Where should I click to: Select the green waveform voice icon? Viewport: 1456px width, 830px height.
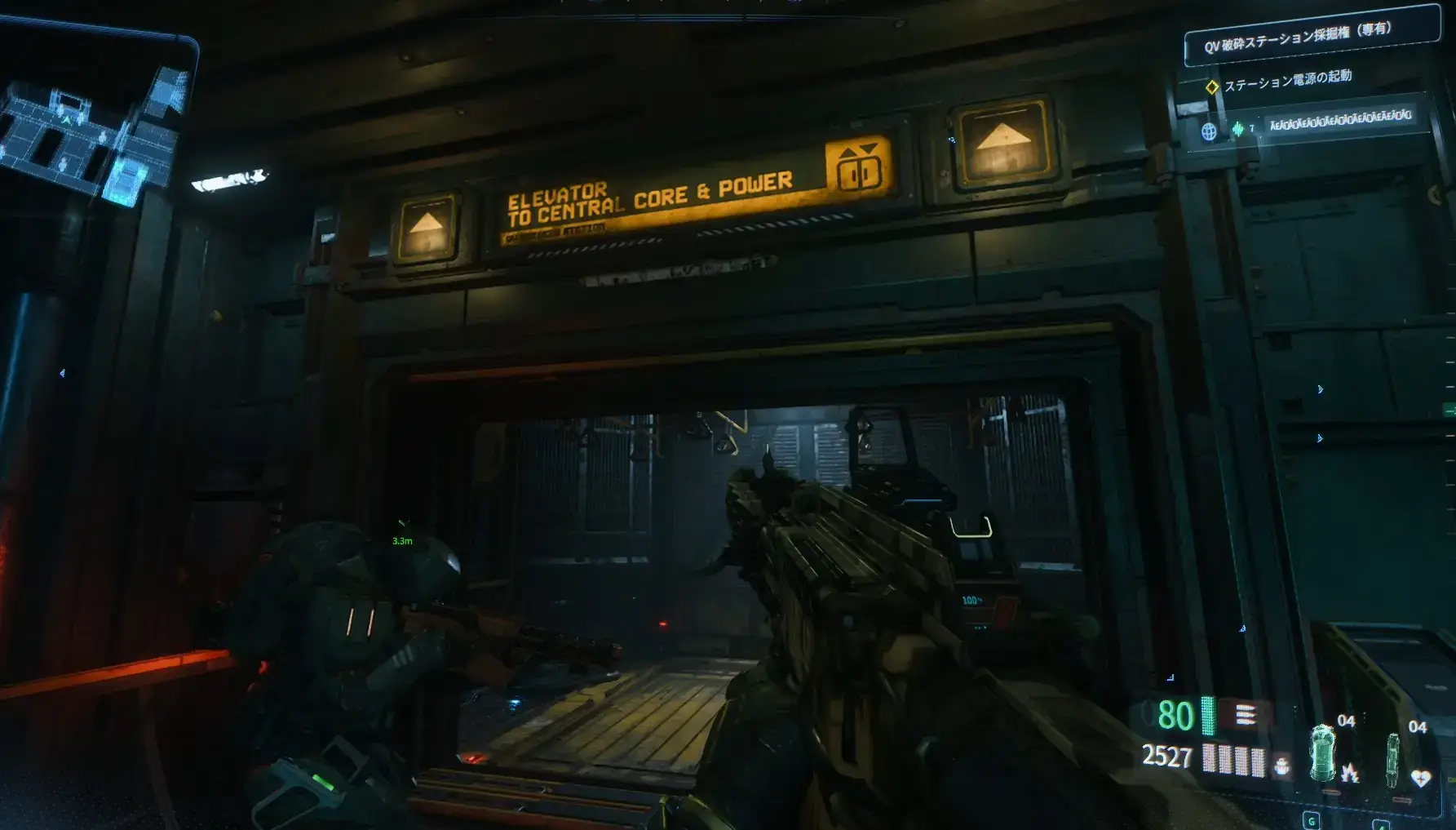[x=1237, y=129]
